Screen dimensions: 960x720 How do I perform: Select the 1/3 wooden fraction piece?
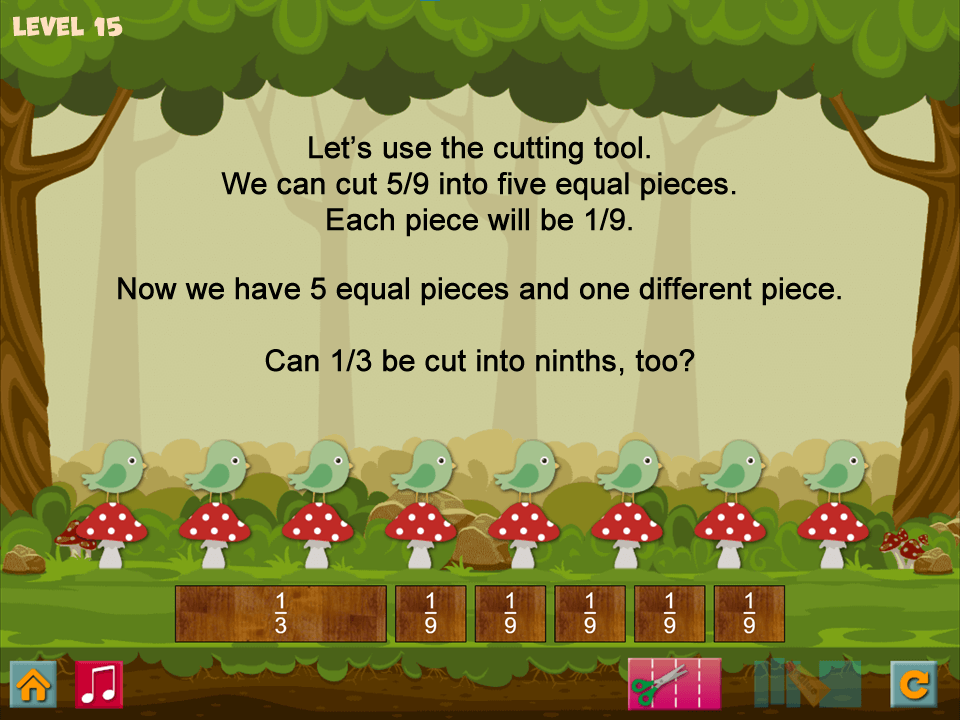point(281,613)
